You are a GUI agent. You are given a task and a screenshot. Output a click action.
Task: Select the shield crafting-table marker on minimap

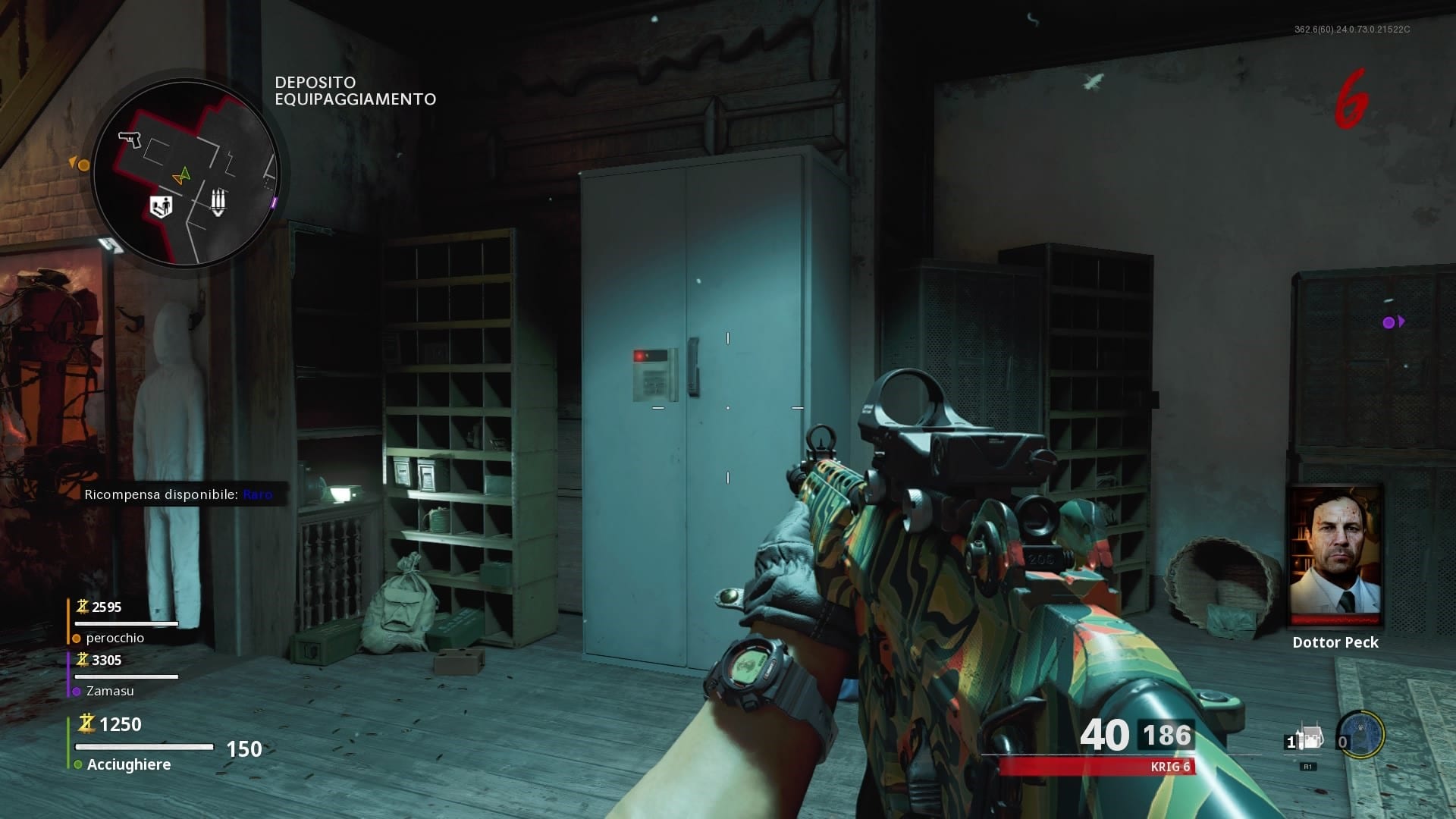(x=161, y=206)
